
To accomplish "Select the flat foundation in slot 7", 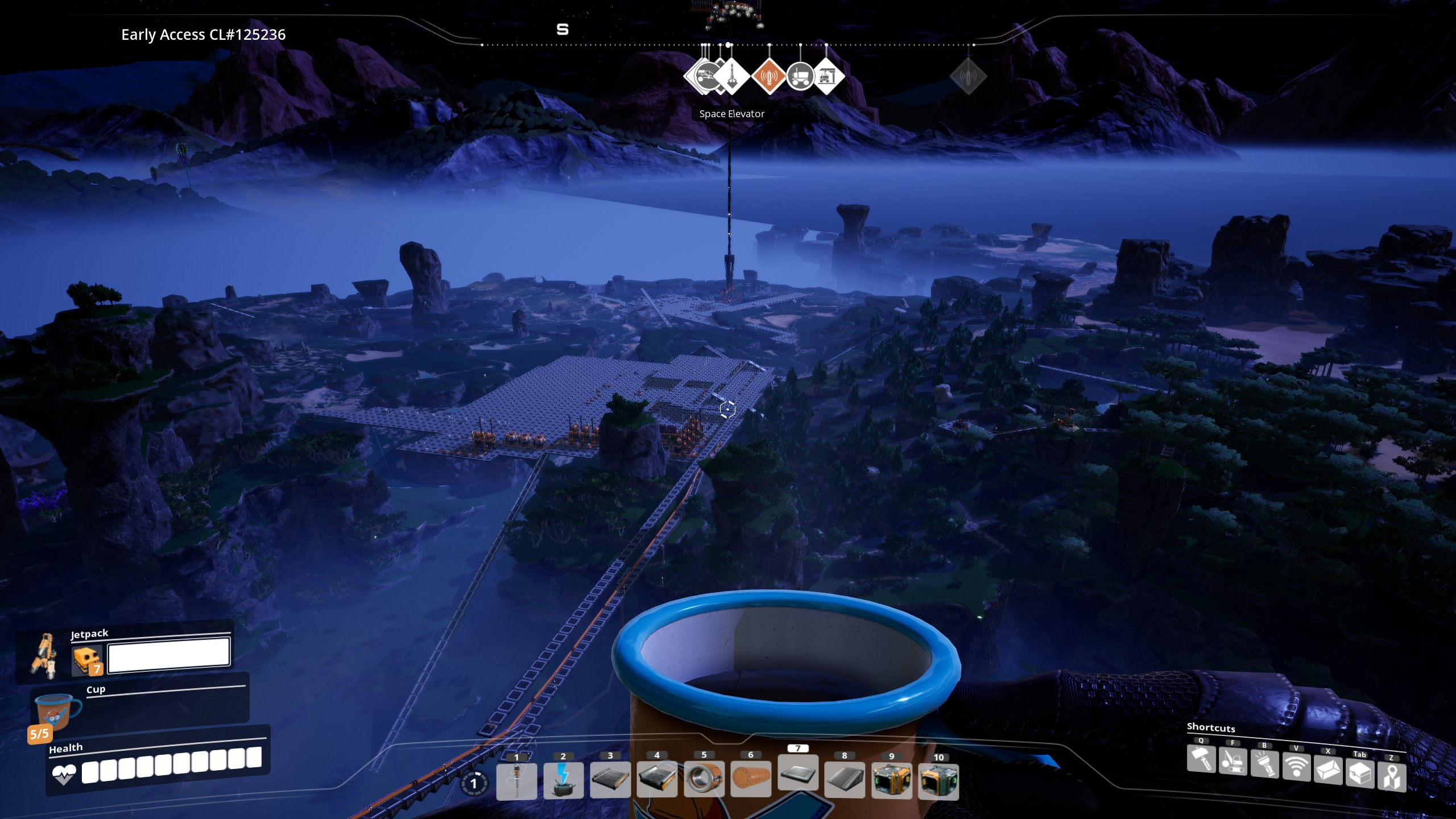I will click(x=797, y=773).
